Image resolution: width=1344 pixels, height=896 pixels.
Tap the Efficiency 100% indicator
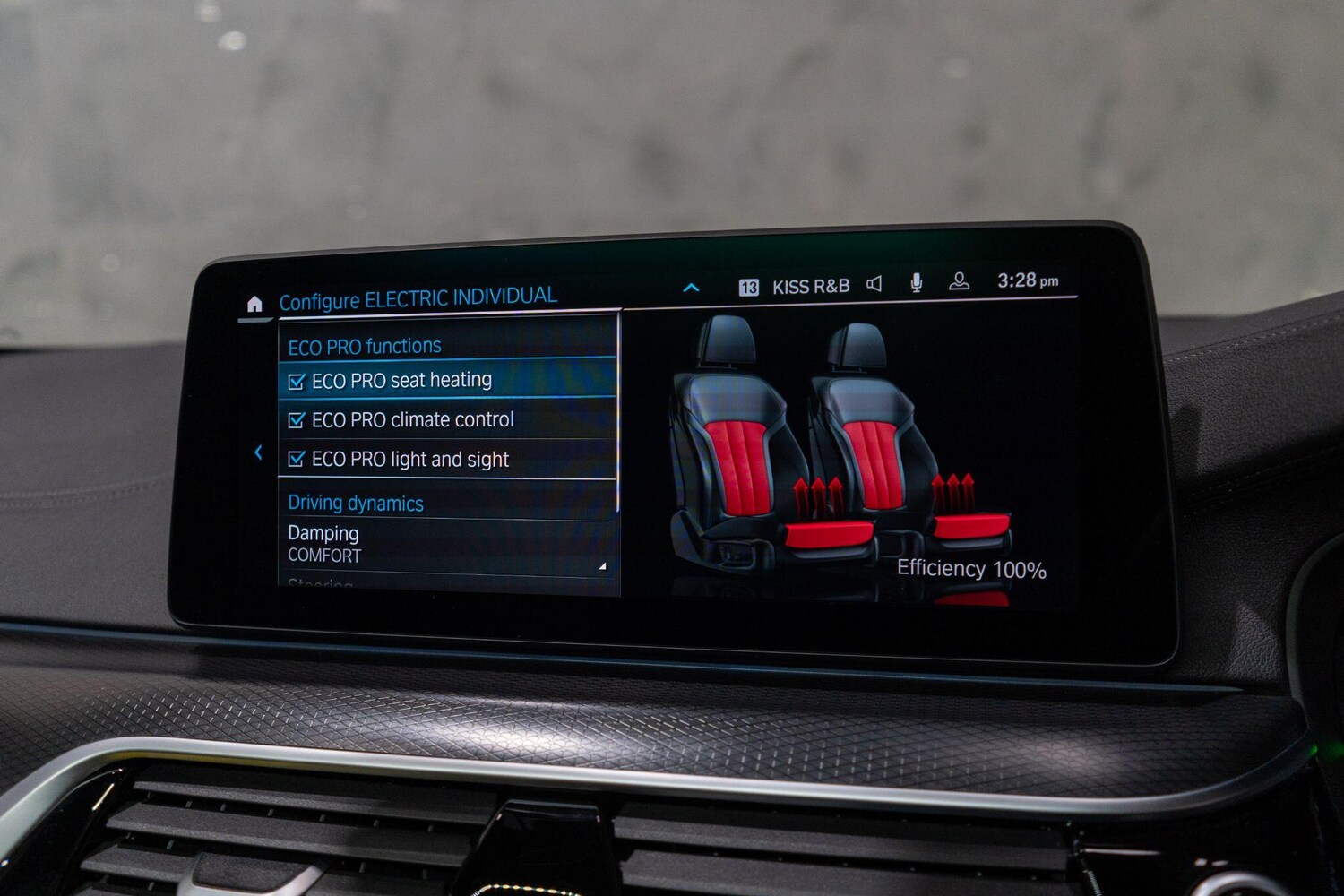(x=972, y=568)
